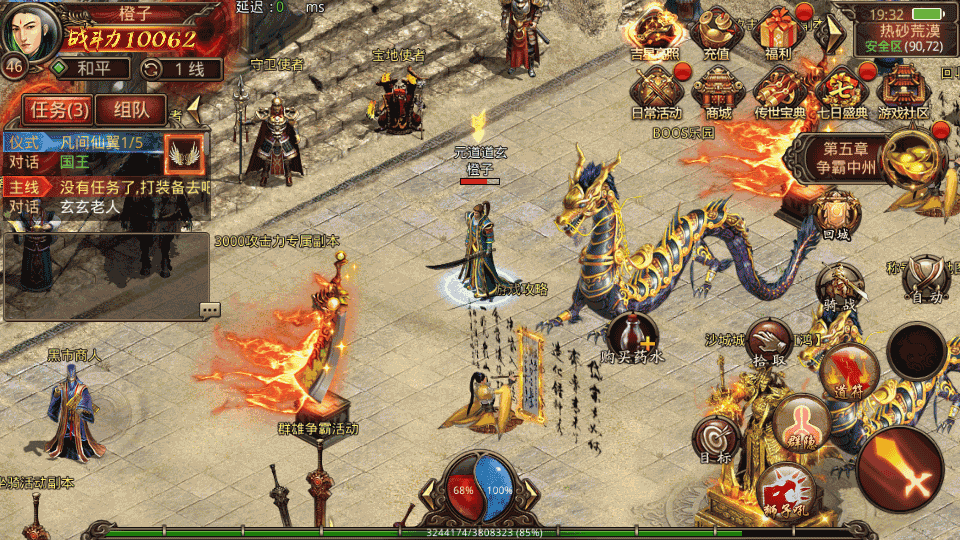Screen dimensions: 960x540
Task: Switch to the 组队 team tab
Action: click(132, 109)
